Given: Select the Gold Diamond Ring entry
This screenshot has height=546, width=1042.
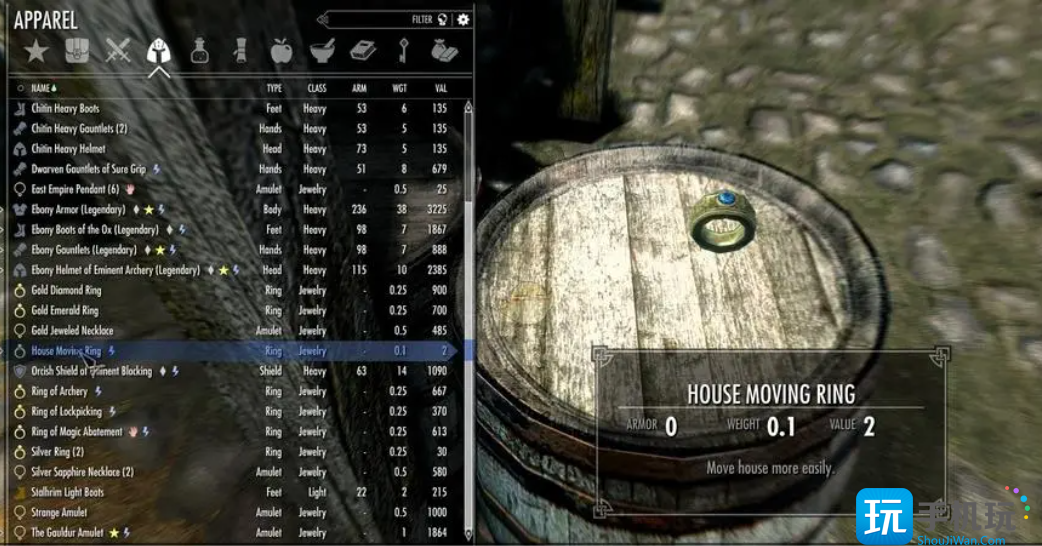Looking at the screenshot, I should [66, 290].
